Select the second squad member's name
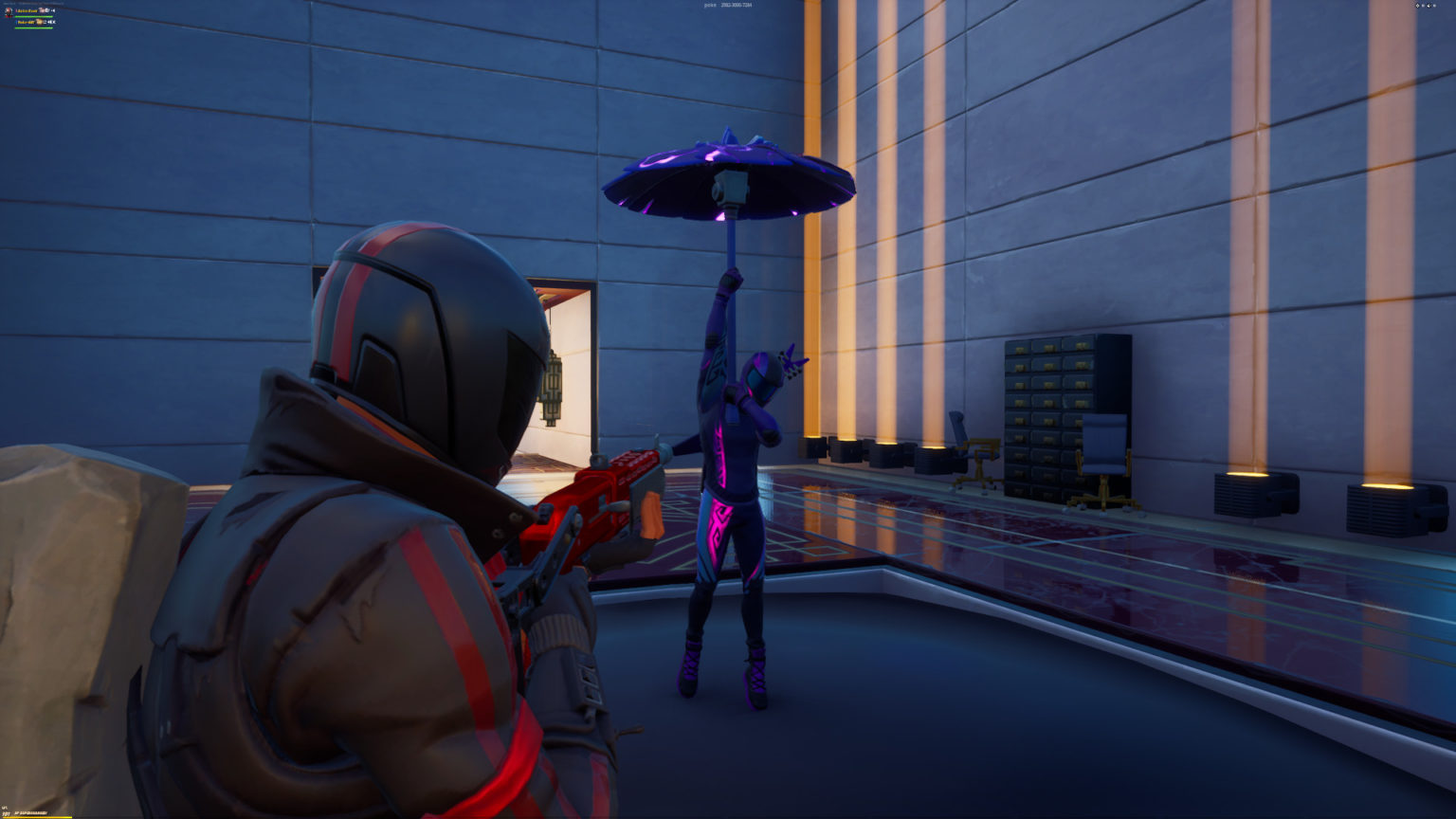1456x819 pixels. (x=26, y=22)
